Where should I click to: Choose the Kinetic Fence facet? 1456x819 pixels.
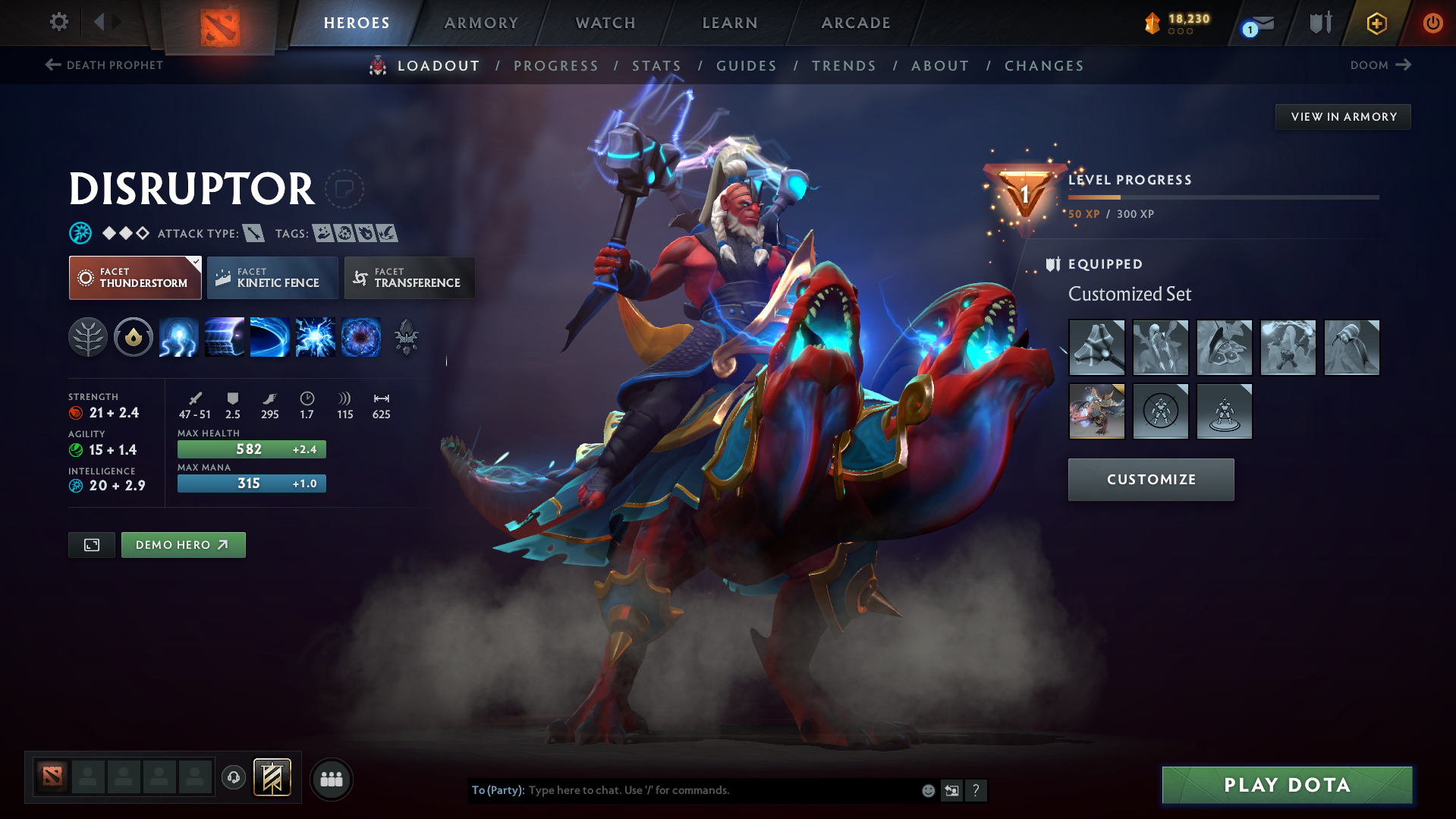point(272,278)
